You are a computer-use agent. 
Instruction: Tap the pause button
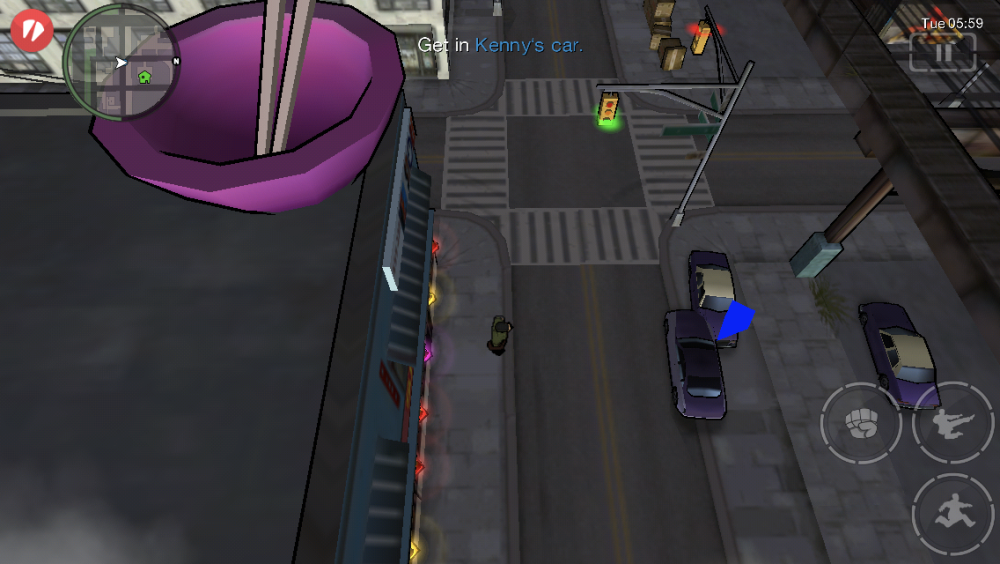click(x=943, y=52)
